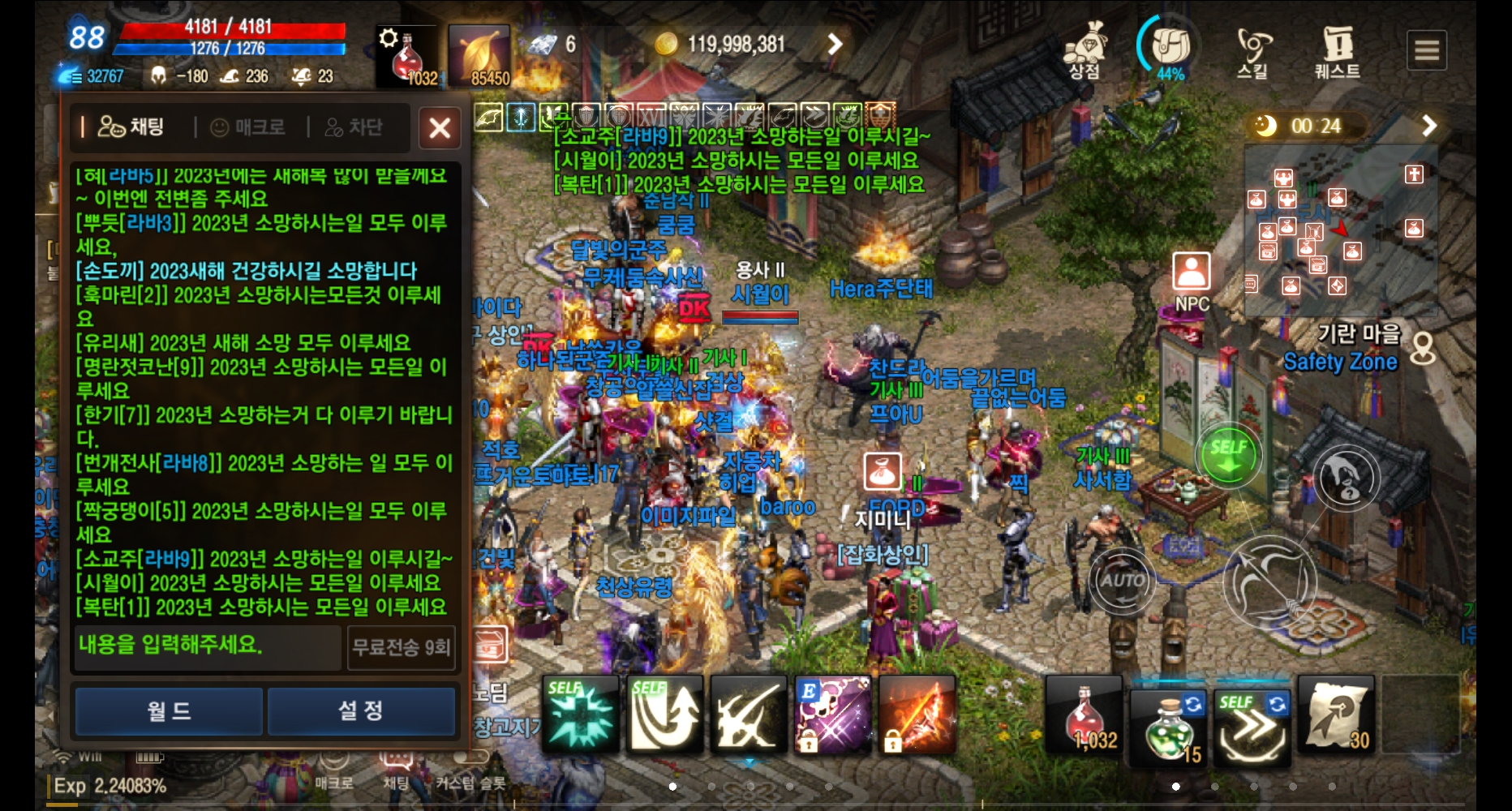
Task: Expand the minimap using its chevron arrow
Action: [1429, 126]
